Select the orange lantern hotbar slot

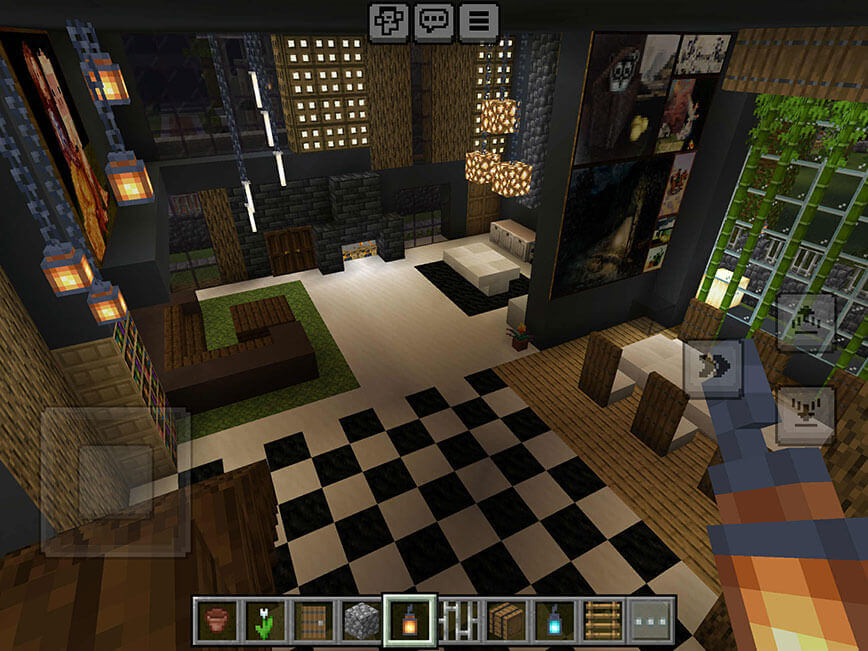410,620
